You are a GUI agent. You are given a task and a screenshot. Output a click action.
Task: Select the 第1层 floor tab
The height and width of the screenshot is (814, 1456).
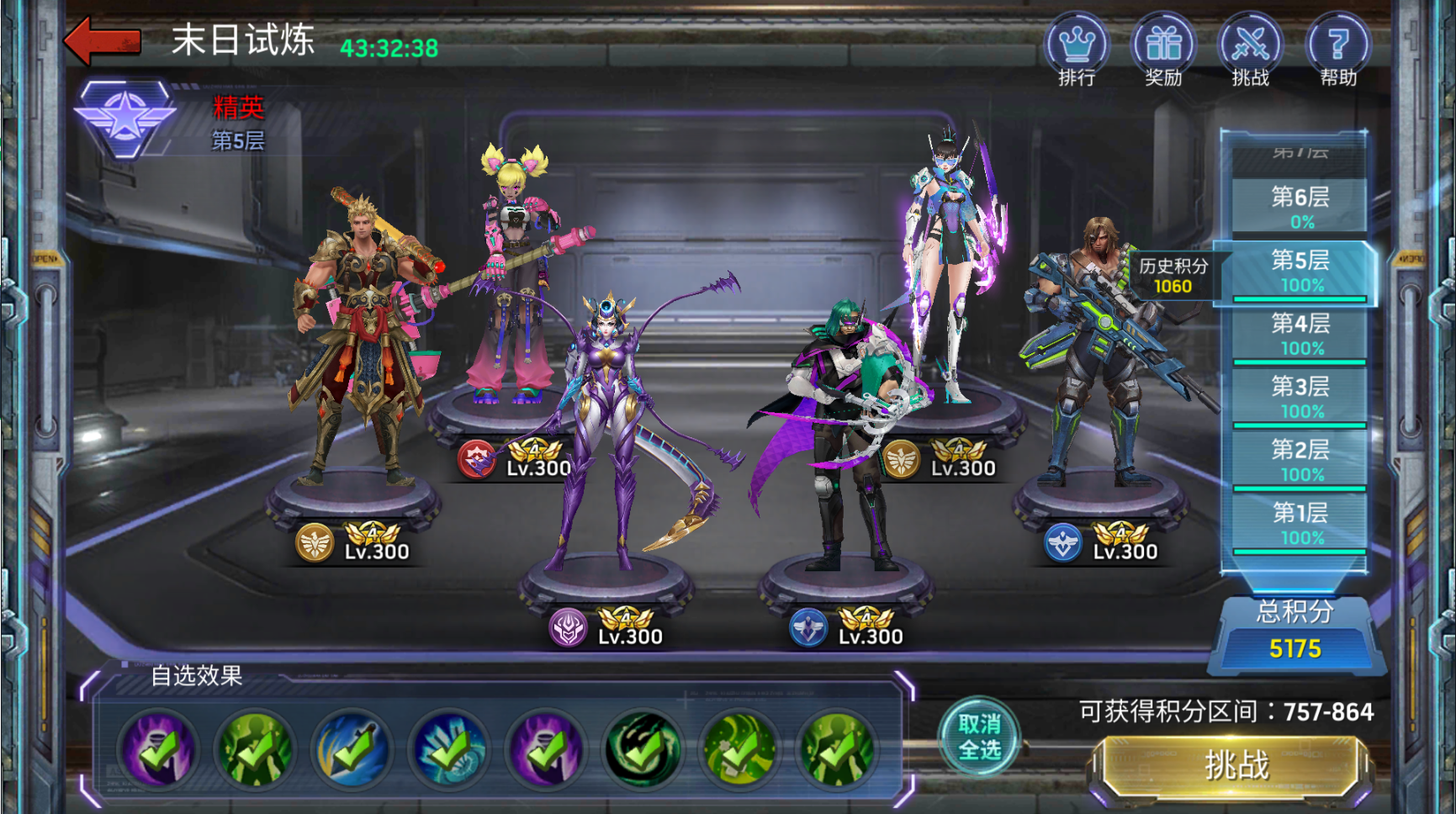point(1300,522)
